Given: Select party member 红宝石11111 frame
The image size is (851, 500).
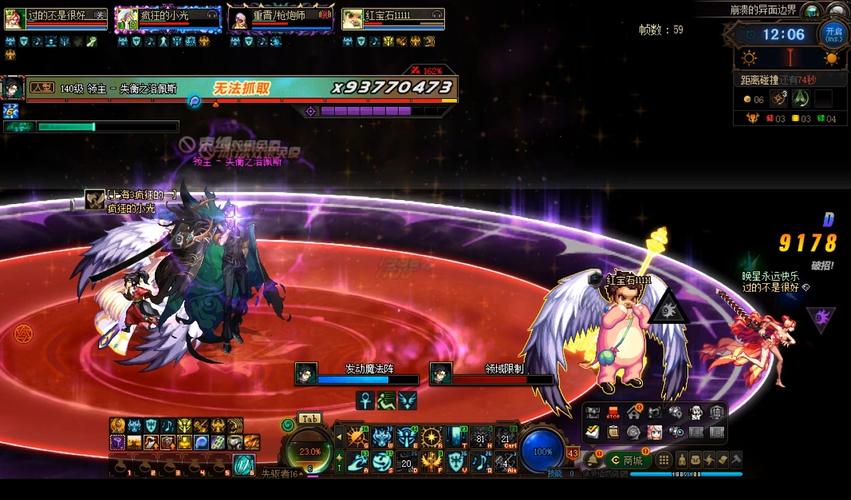Looking at the screenshot, I should click(x=392, y=18).
